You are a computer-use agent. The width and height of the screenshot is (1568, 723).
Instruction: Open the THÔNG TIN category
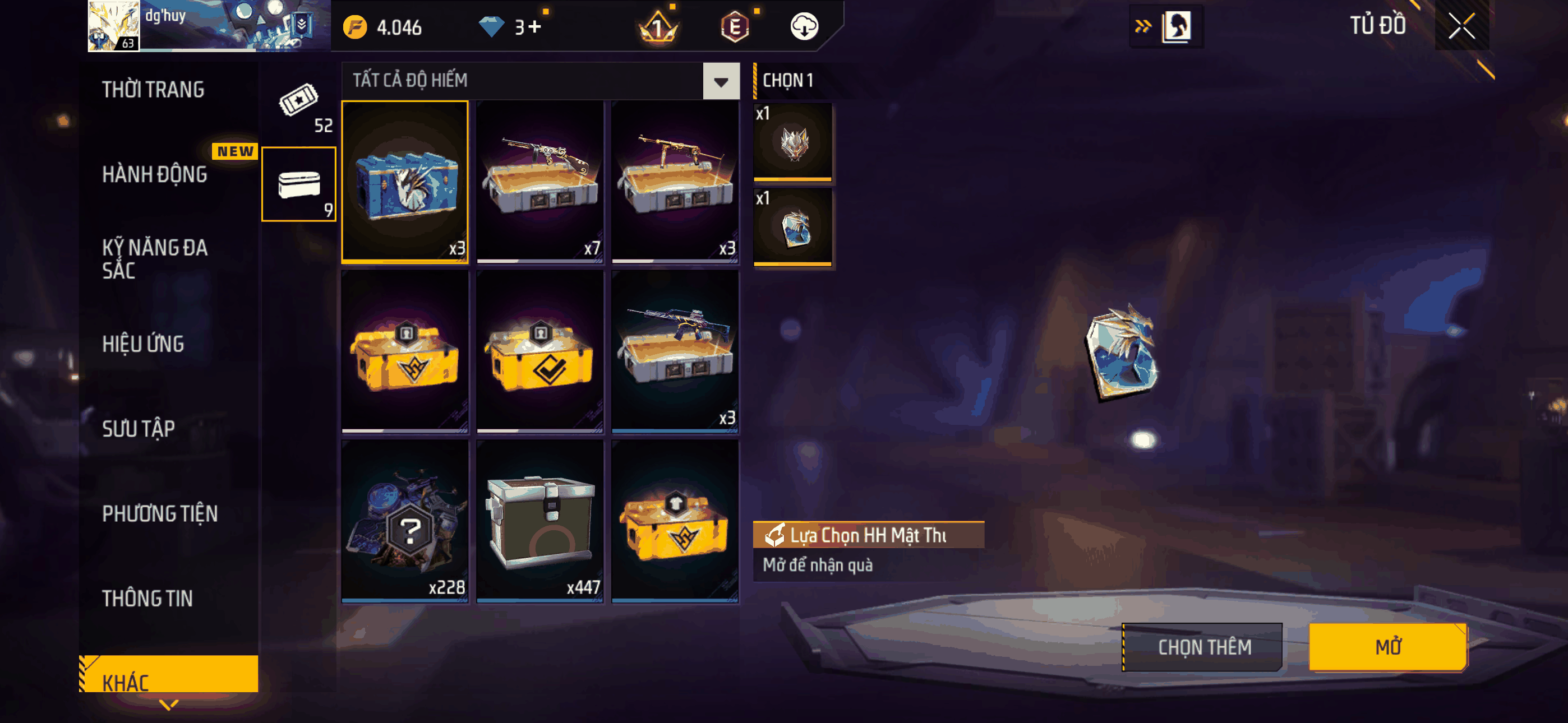pos(147,598)
